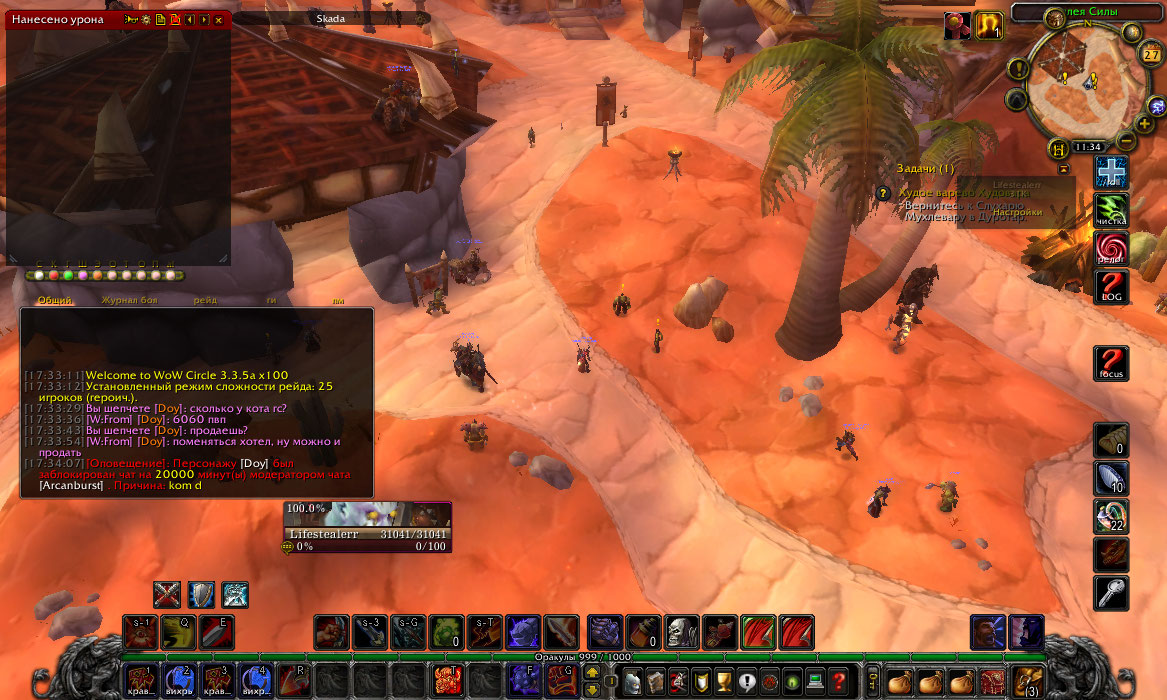1167x700 pixels.
Task: Open the Lifestealerr player unit frame
Action: point(367,524)
